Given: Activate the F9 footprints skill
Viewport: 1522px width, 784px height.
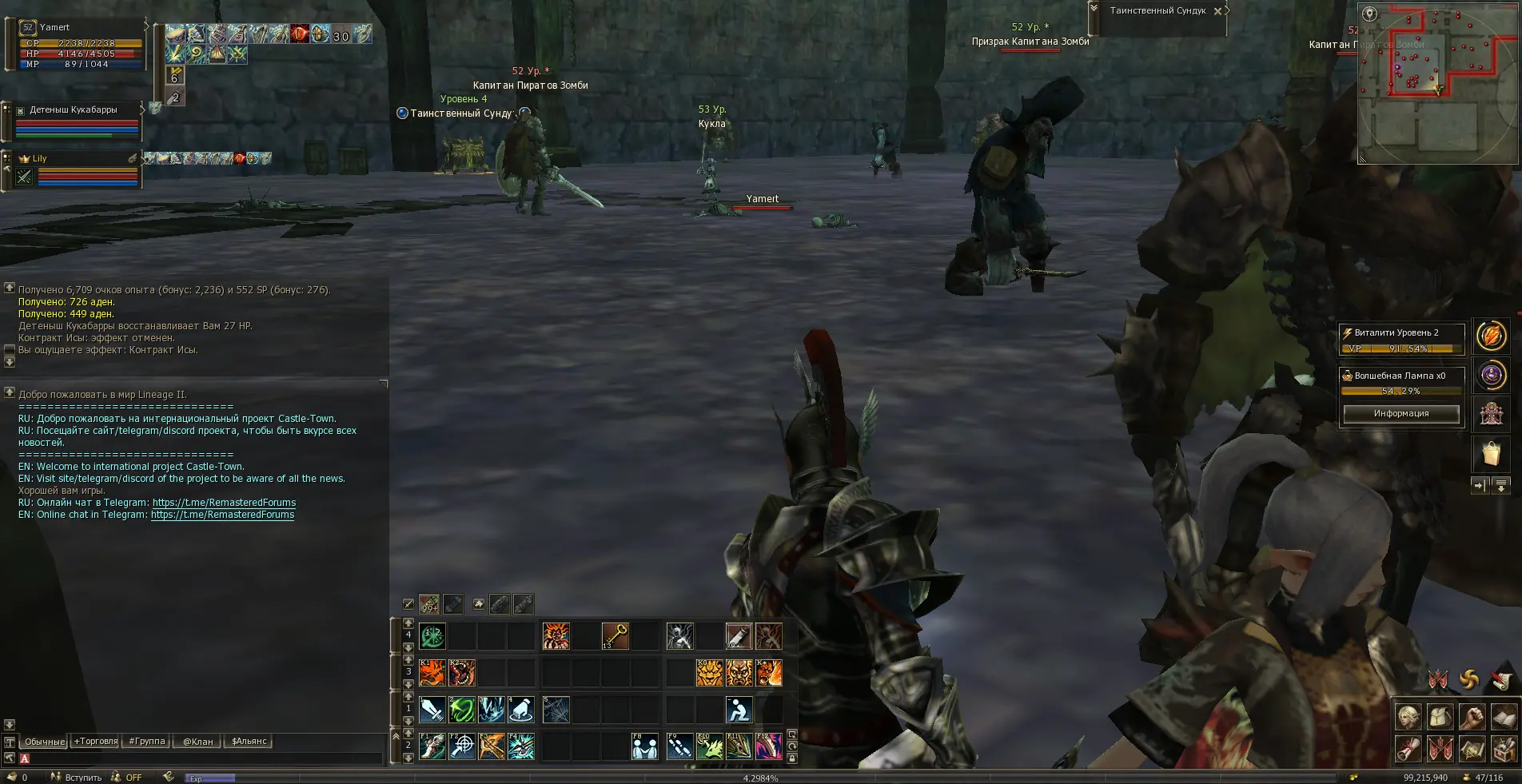Looking at the screenshot, I should tap(679, 746).
